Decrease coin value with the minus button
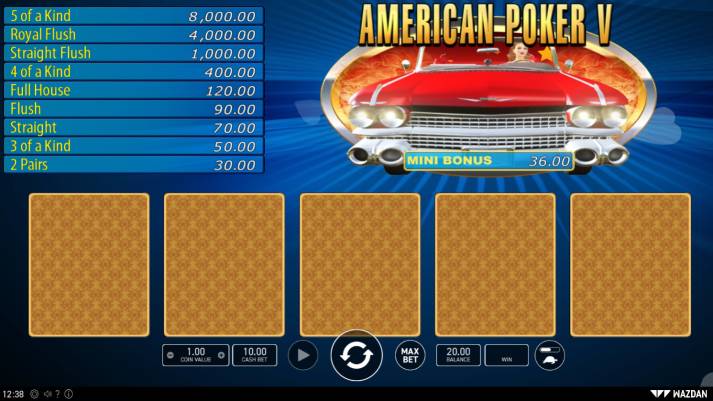The width and height of the screenshot is (713, 401). (170, 355)
